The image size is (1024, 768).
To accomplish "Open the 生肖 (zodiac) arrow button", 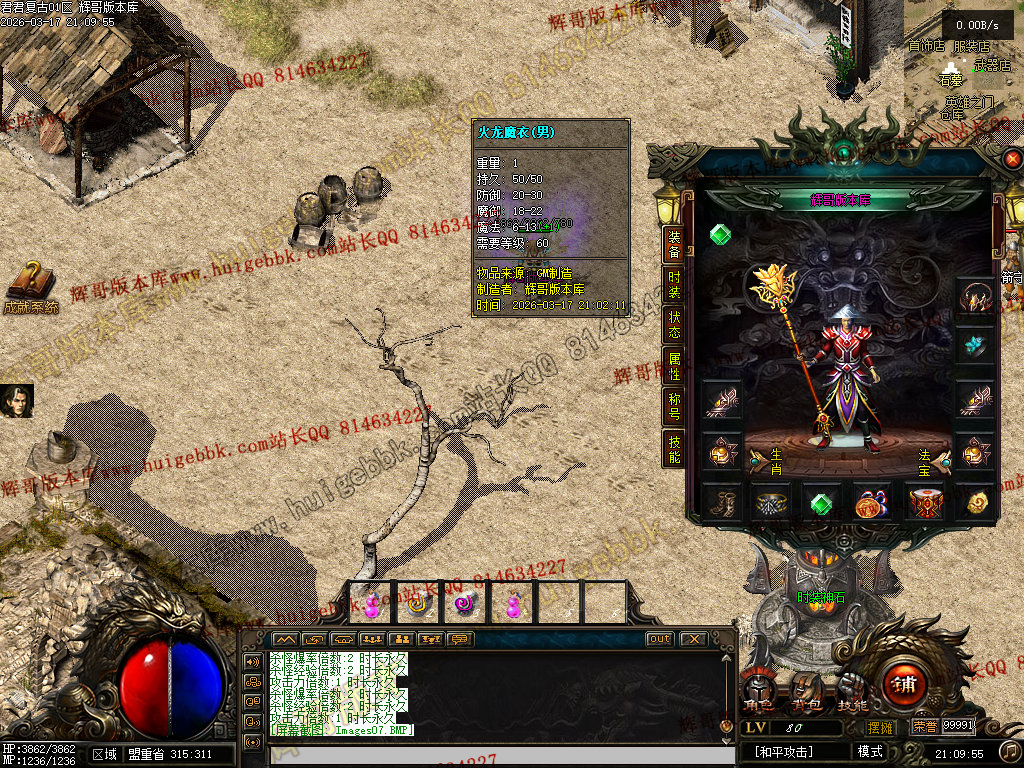I will point(758,460).
